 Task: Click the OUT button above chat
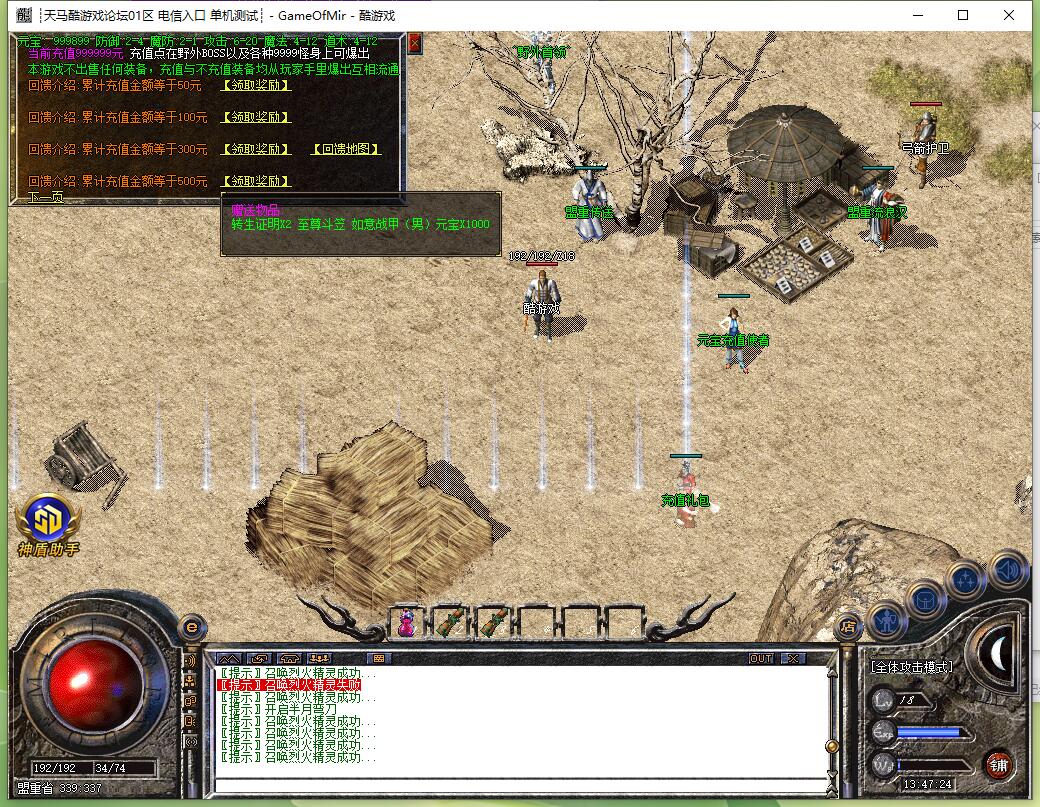(x=761, y=658)
